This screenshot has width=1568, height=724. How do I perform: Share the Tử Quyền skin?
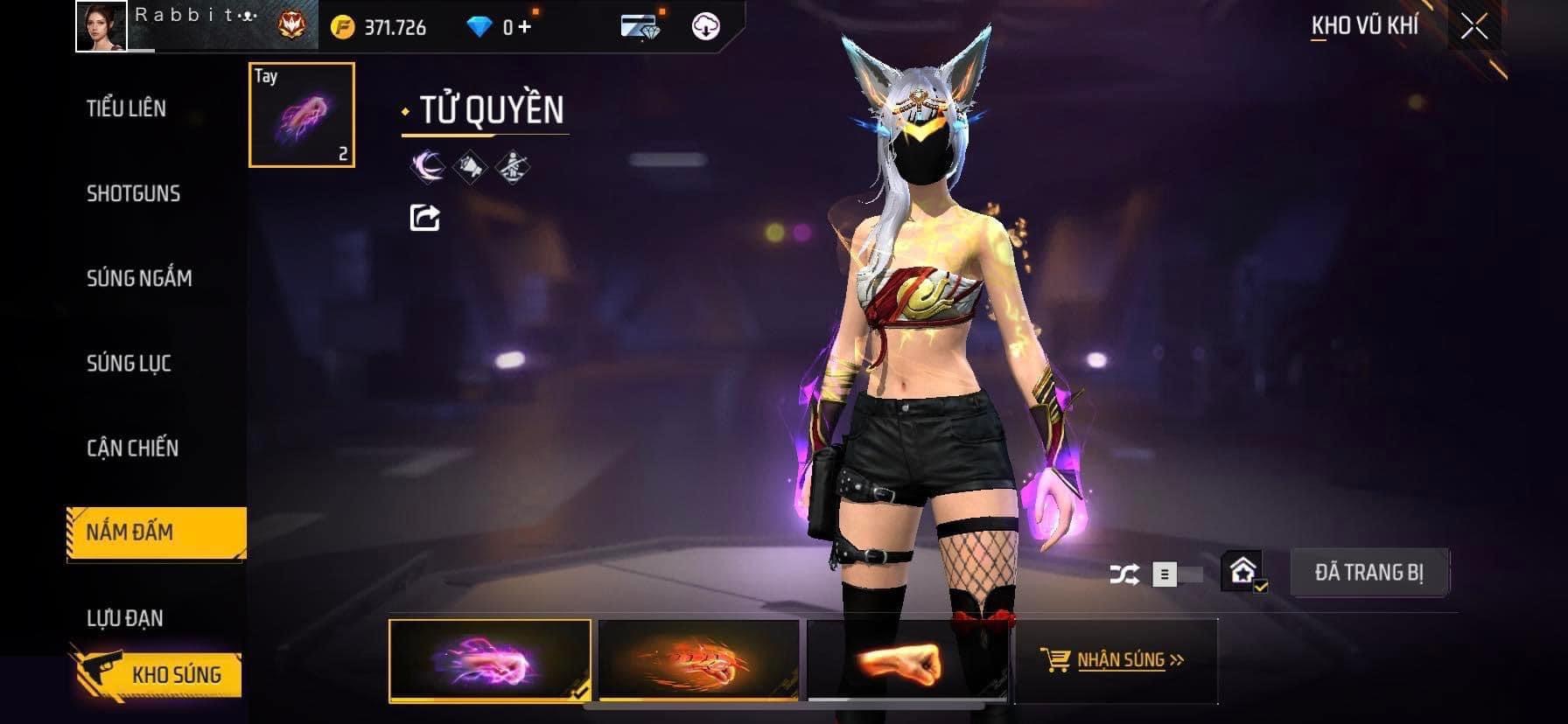coord(425,217)
